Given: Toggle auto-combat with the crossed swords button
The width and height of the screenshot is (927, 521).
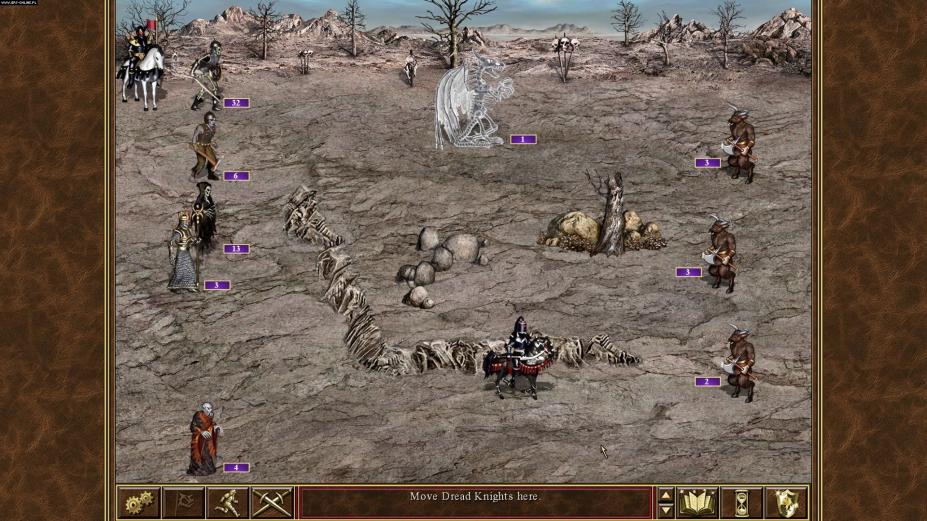Looking at the screenshot, I should pos(271,502).
